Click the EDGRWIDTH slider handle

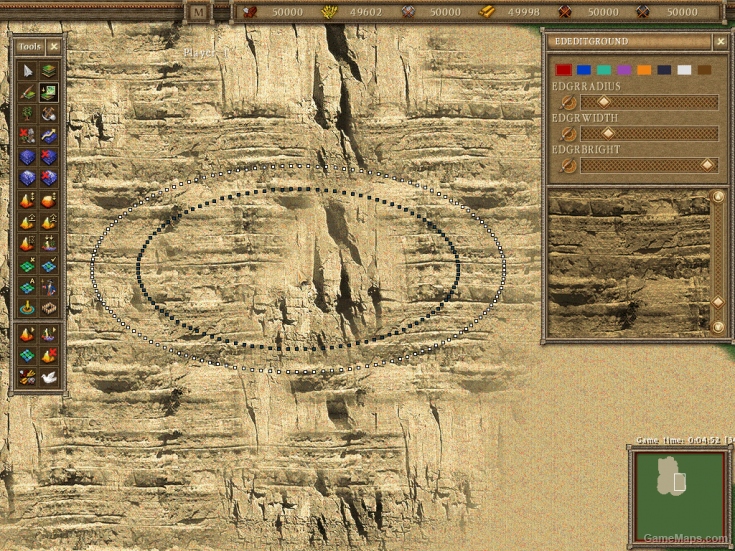[607, 133]
